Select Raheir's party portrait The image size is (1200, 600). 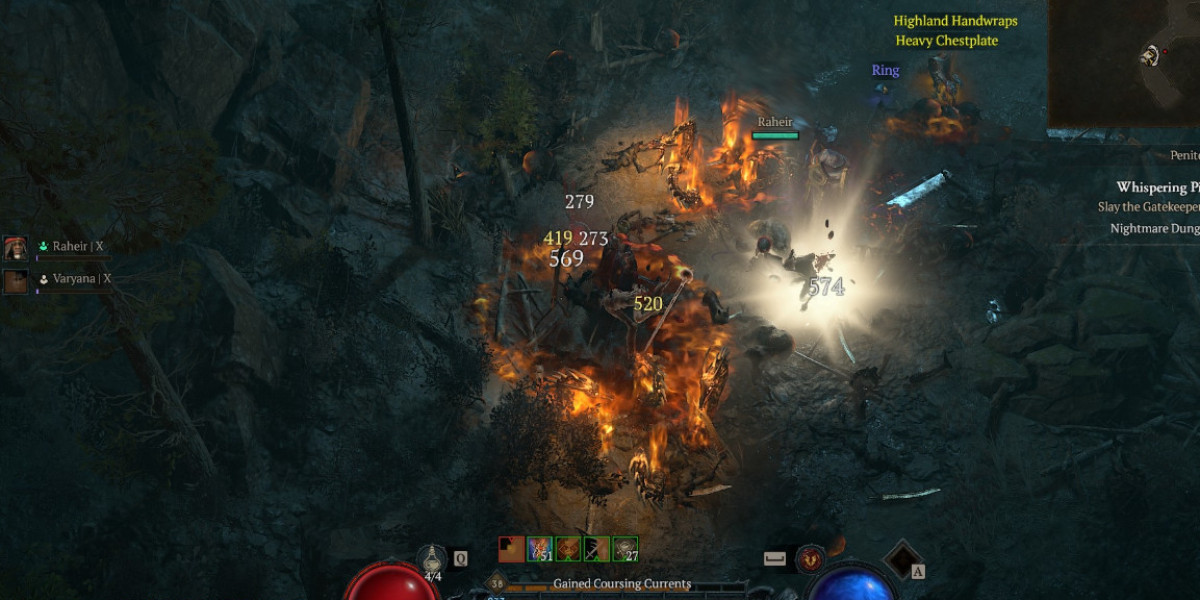point(16,247)
